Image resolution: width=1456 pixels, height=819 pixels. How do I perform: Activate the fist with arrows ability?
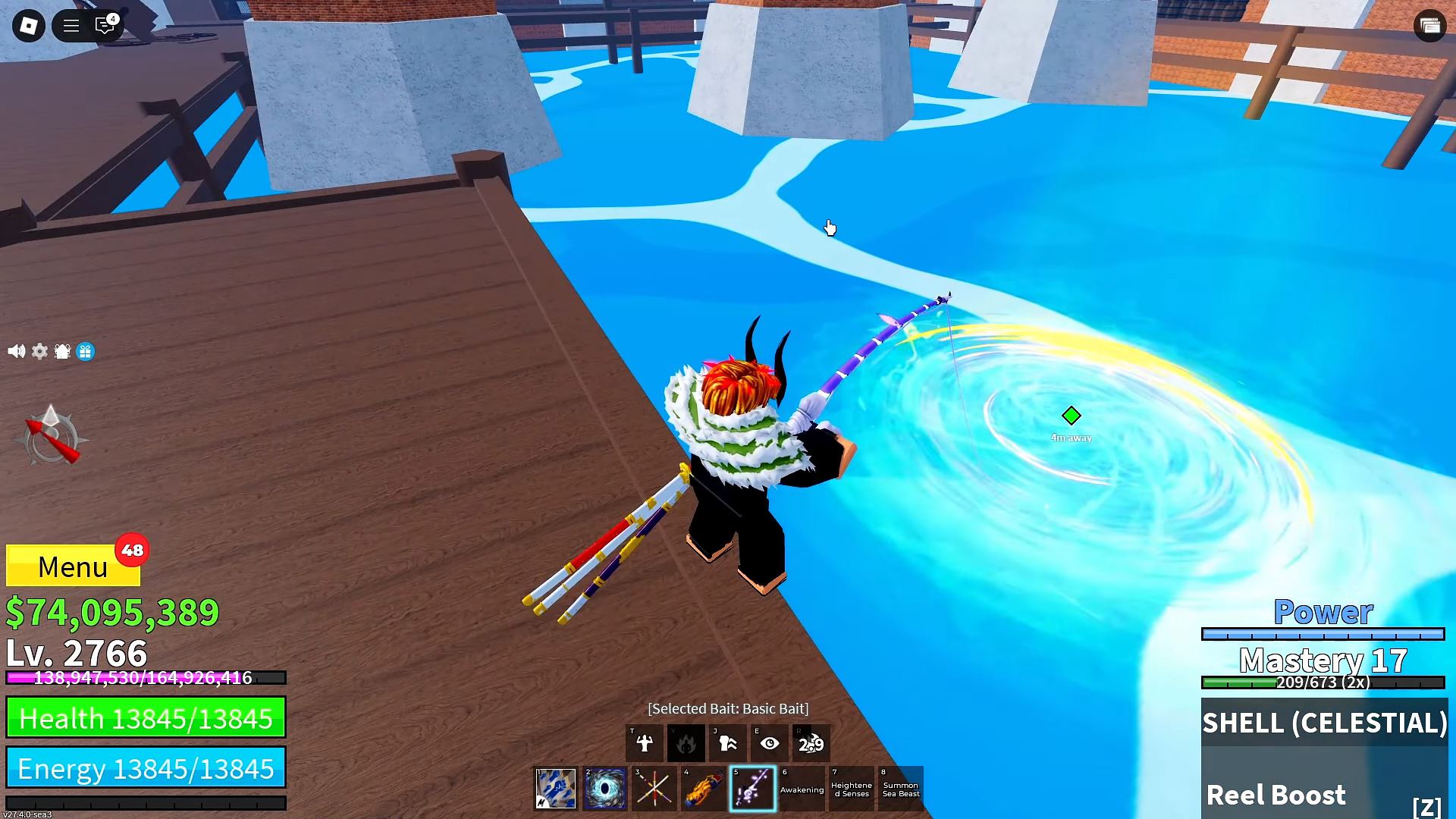(728, 743)
